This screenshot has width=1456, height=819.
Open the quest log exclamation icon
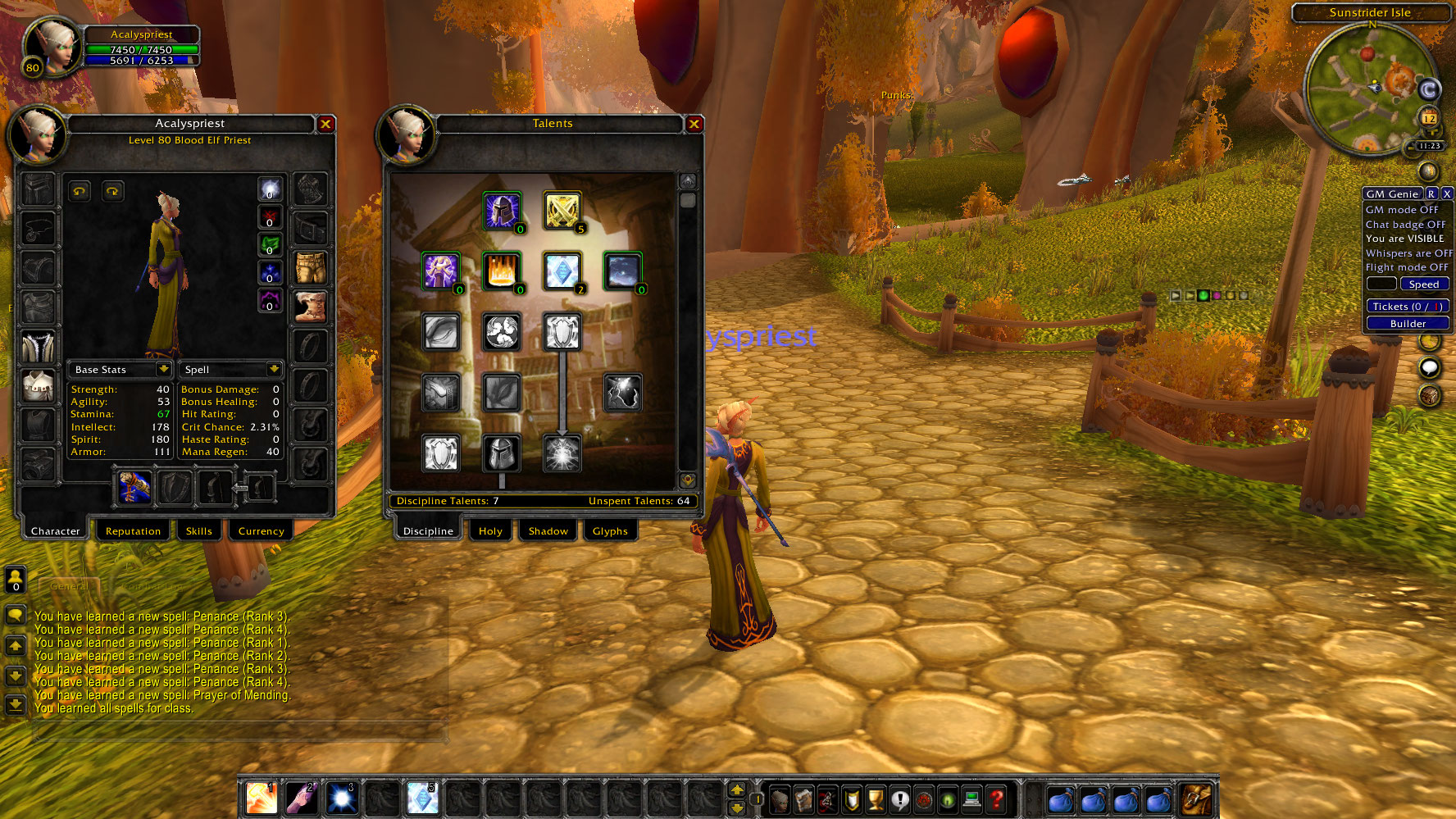(x=899, y=798)
